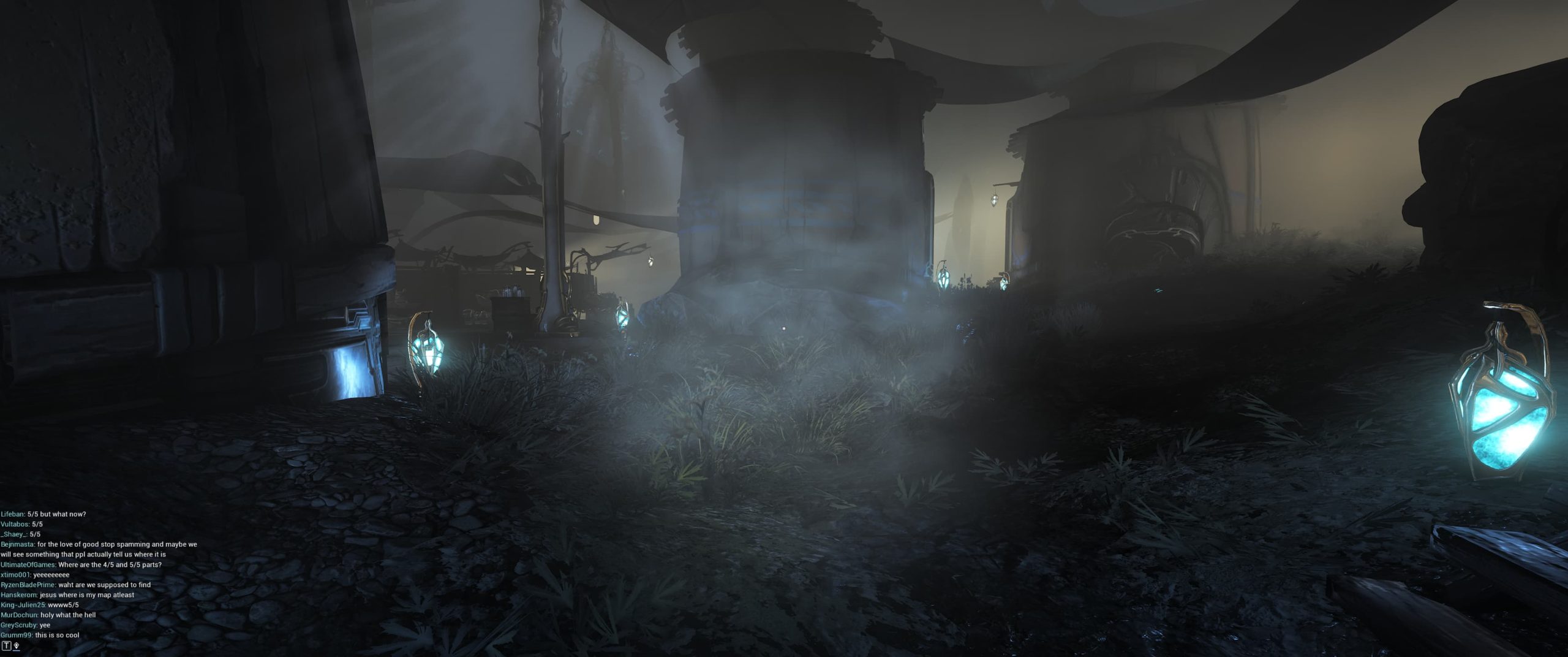Click MurDochun's message 'holy what the hell'

click(67, 615)
